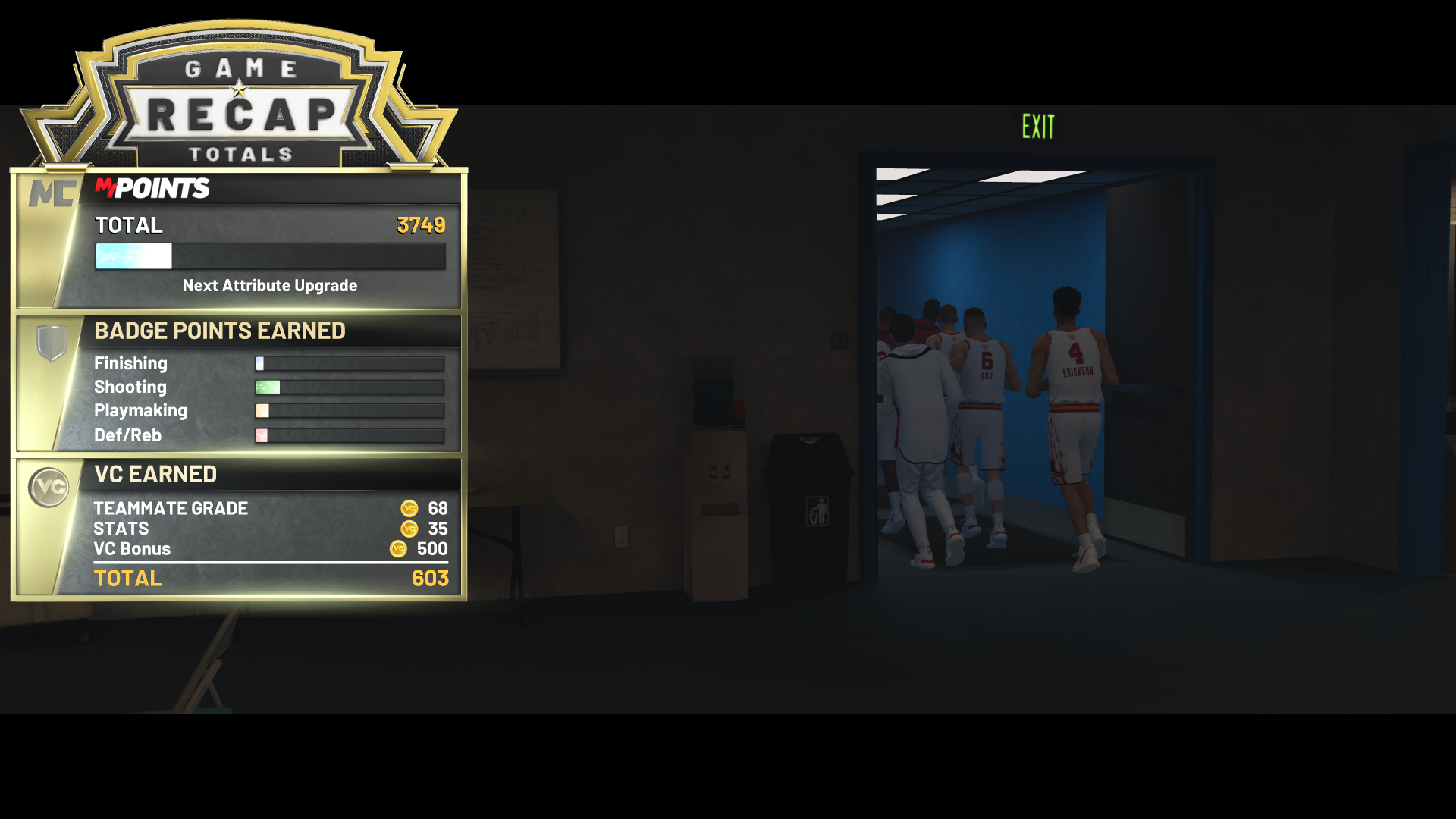
Task: Select the Game Recap header
Action: [x=240, y=112]
